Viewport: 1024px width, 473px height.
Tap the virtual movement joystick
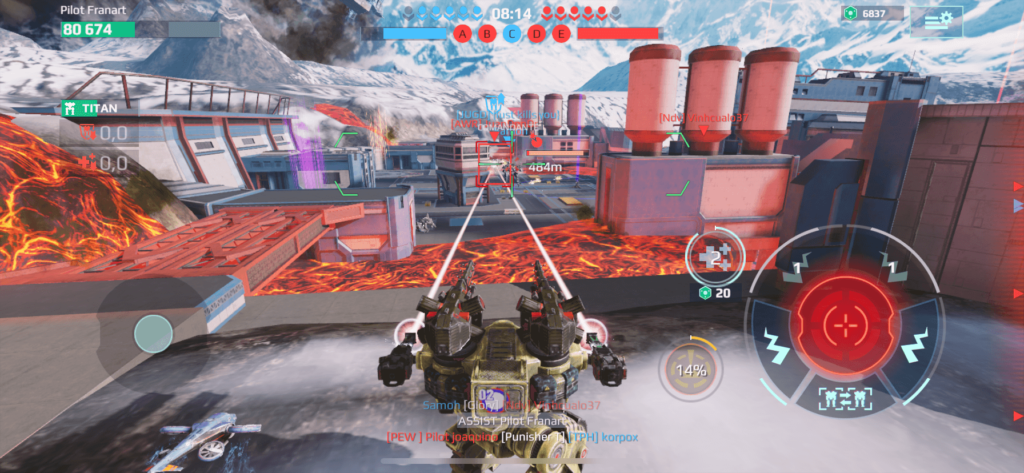tap(153, 333)
